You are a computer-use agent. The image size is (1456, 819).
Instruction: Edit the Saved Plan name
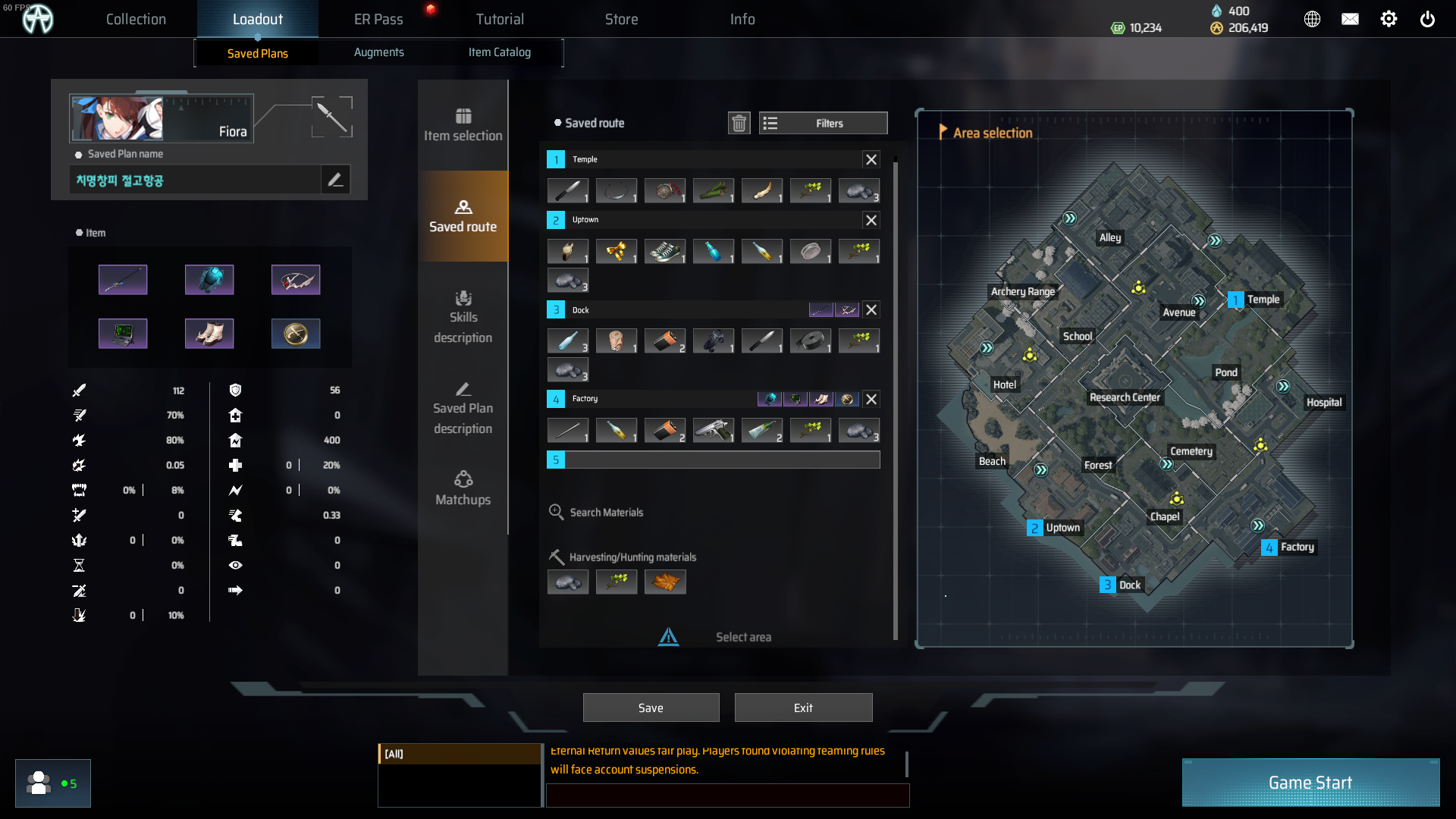[x=335, y=180]
